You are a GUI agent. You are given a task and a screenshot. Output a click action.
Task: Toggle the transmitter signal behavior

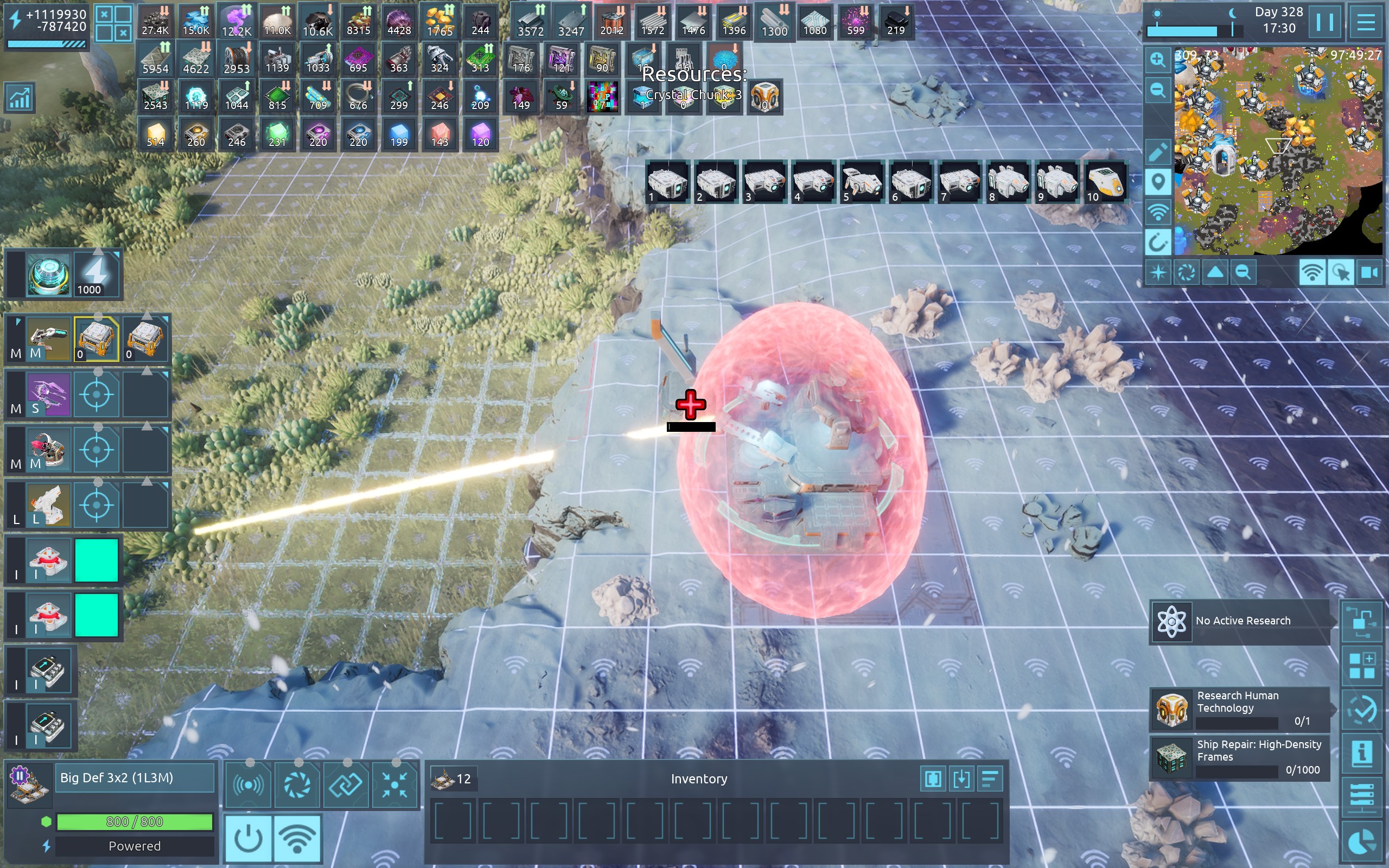(248, 785)
